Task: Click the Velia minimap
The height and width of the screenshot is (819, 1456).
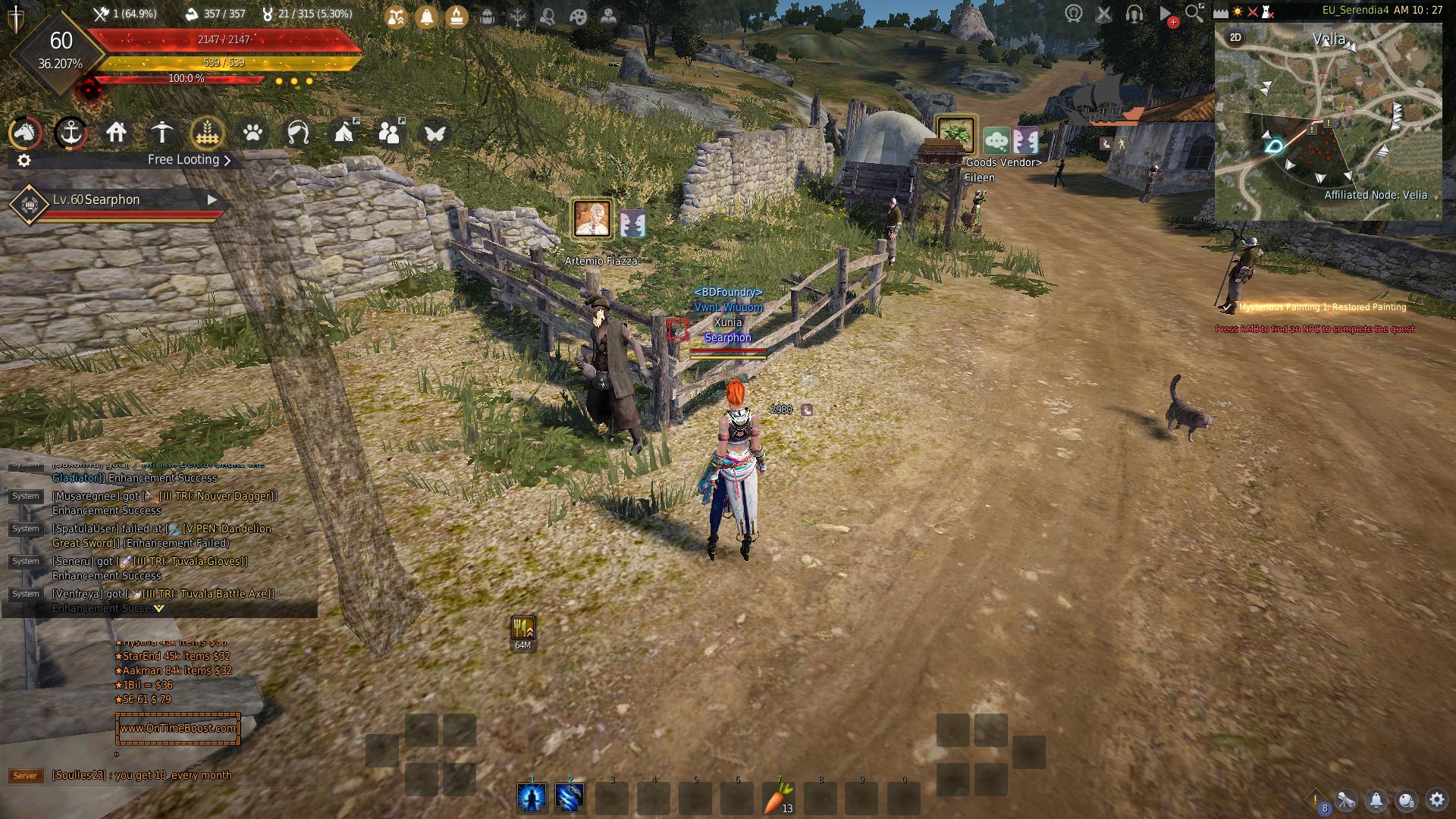Action: [1328, 121]
